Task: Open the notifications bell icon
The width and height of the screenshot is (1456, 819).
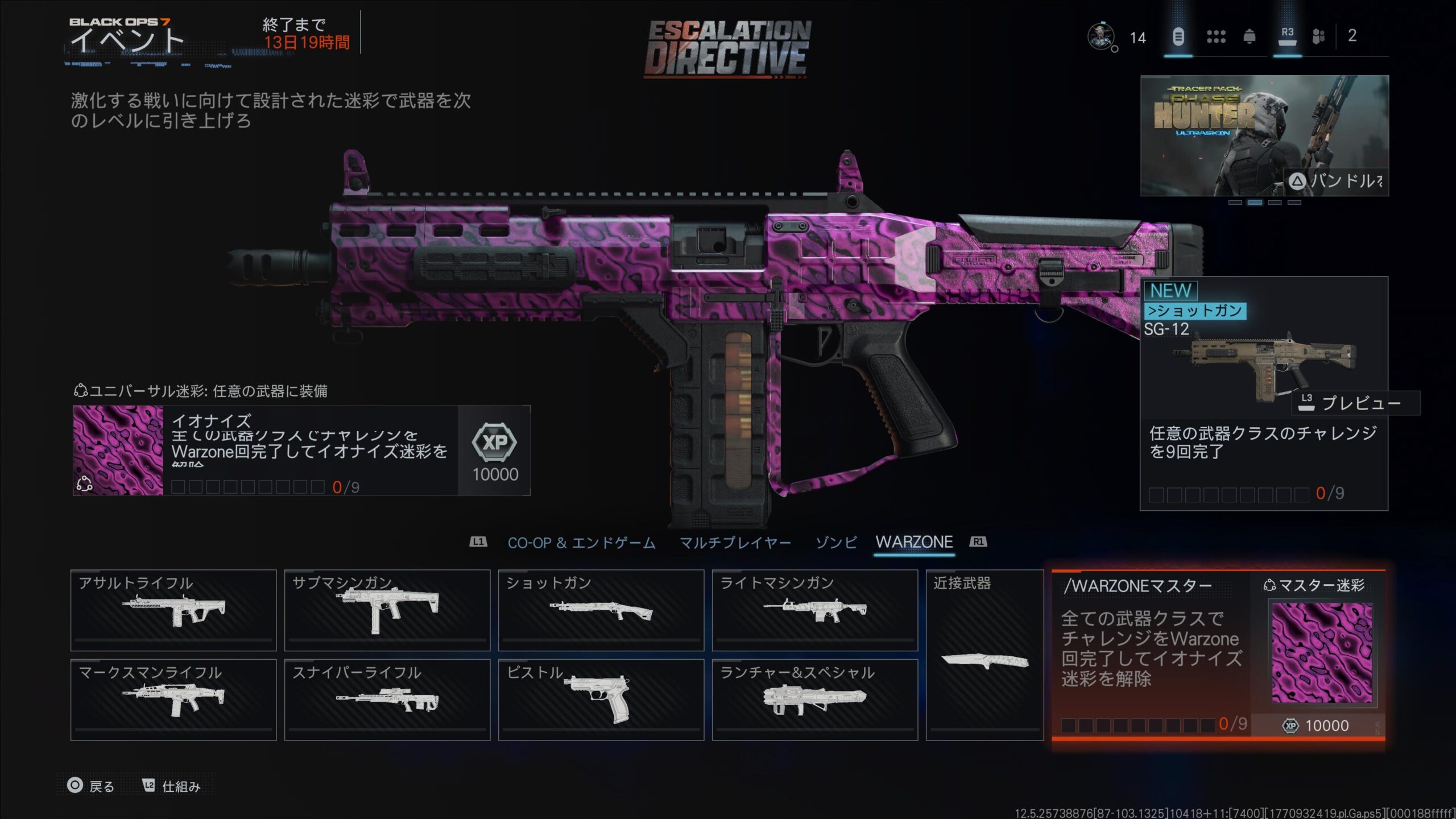Action: coord(1250,37)
